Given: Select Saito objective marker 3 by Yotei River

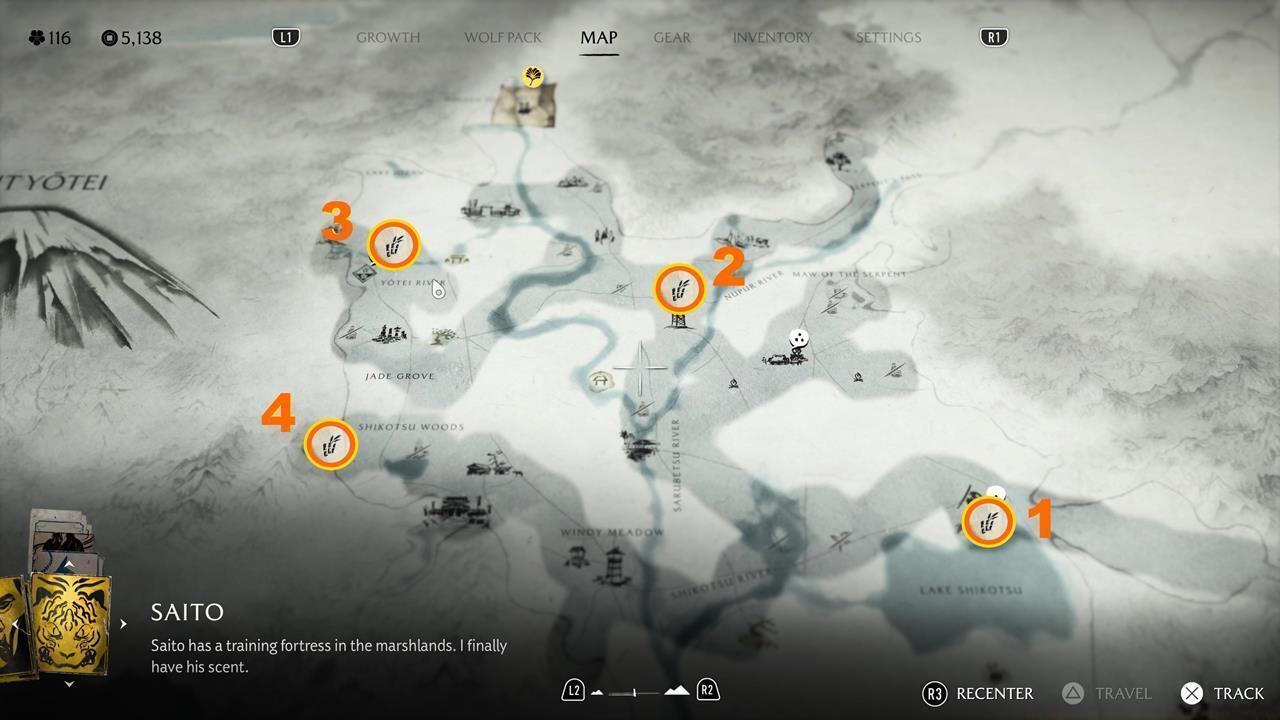Looking at the screenshot, I should coord(394,243).
